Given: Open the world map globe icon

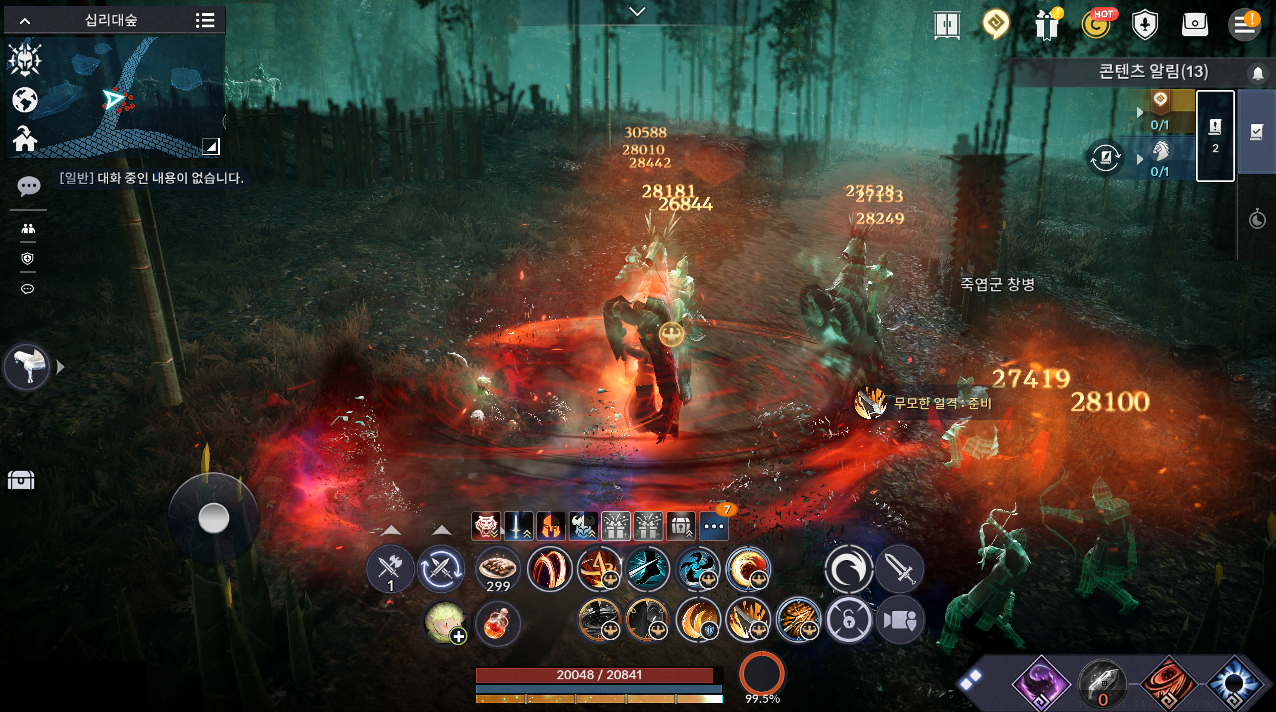Looking at the screenshot, I should pyautogui.click(x=25, y=100).
